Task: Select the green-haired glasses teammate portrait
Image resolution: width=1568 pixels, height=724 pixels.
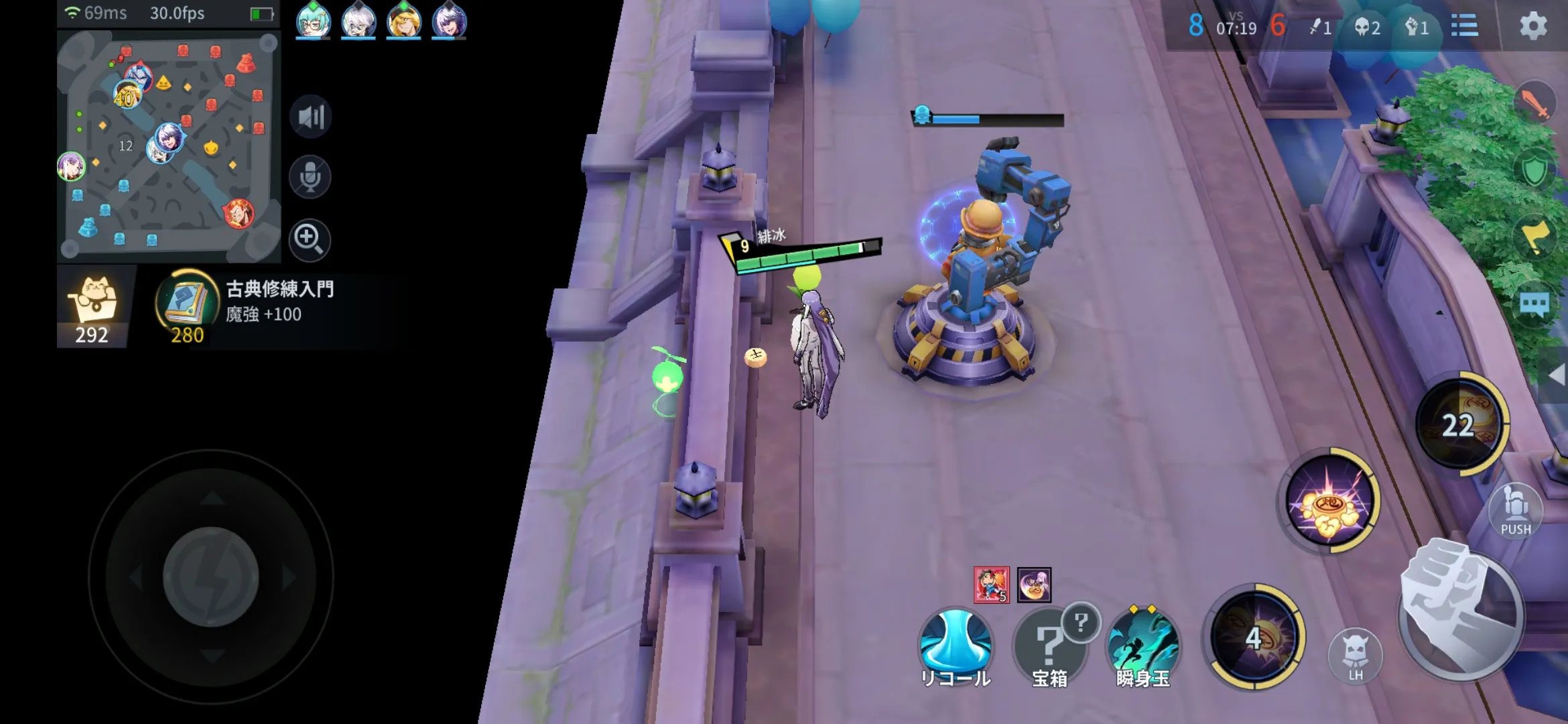Action: (313, 21)
